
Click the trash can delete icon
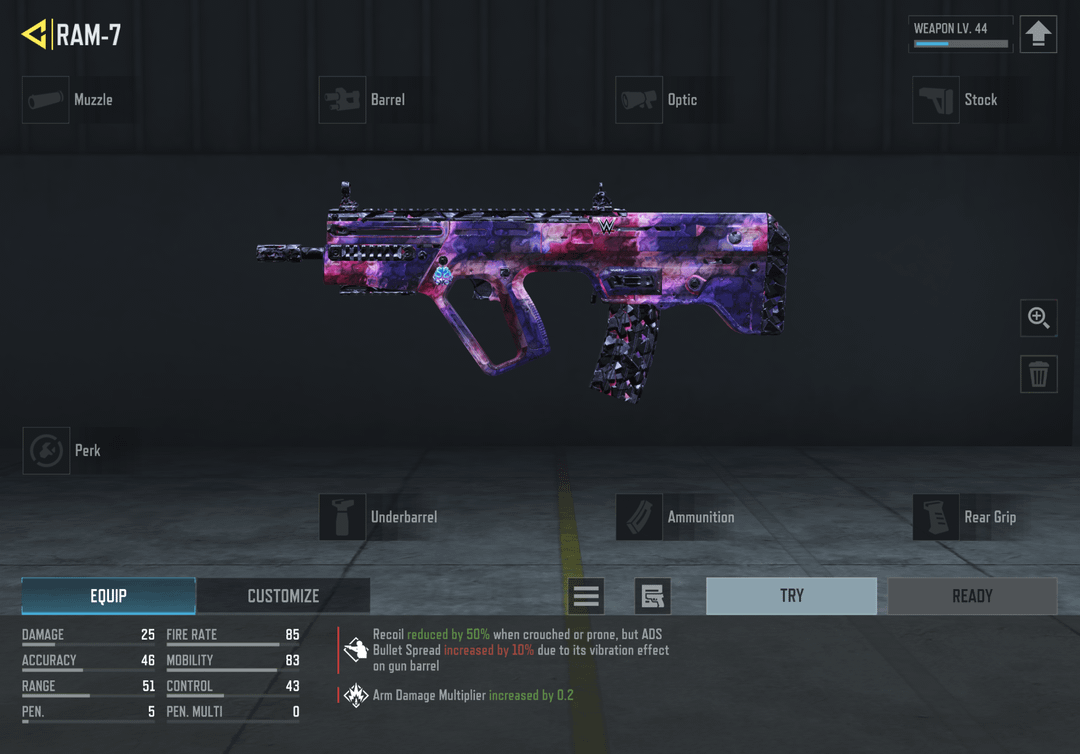(x=1039, y=374)
